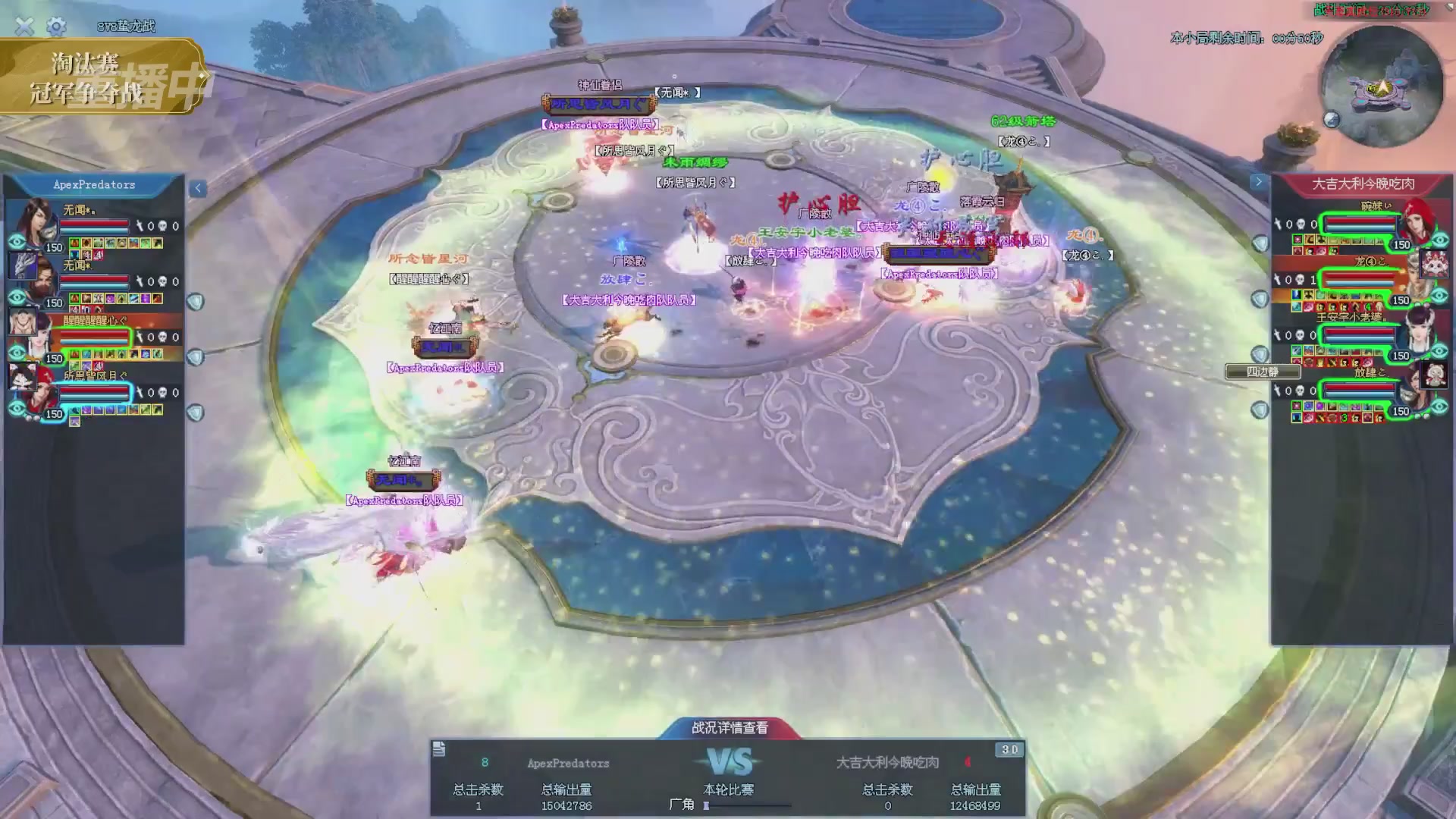Open the battle log document icon
Screen dimensions: 1456x819
[x=439, y=750]
